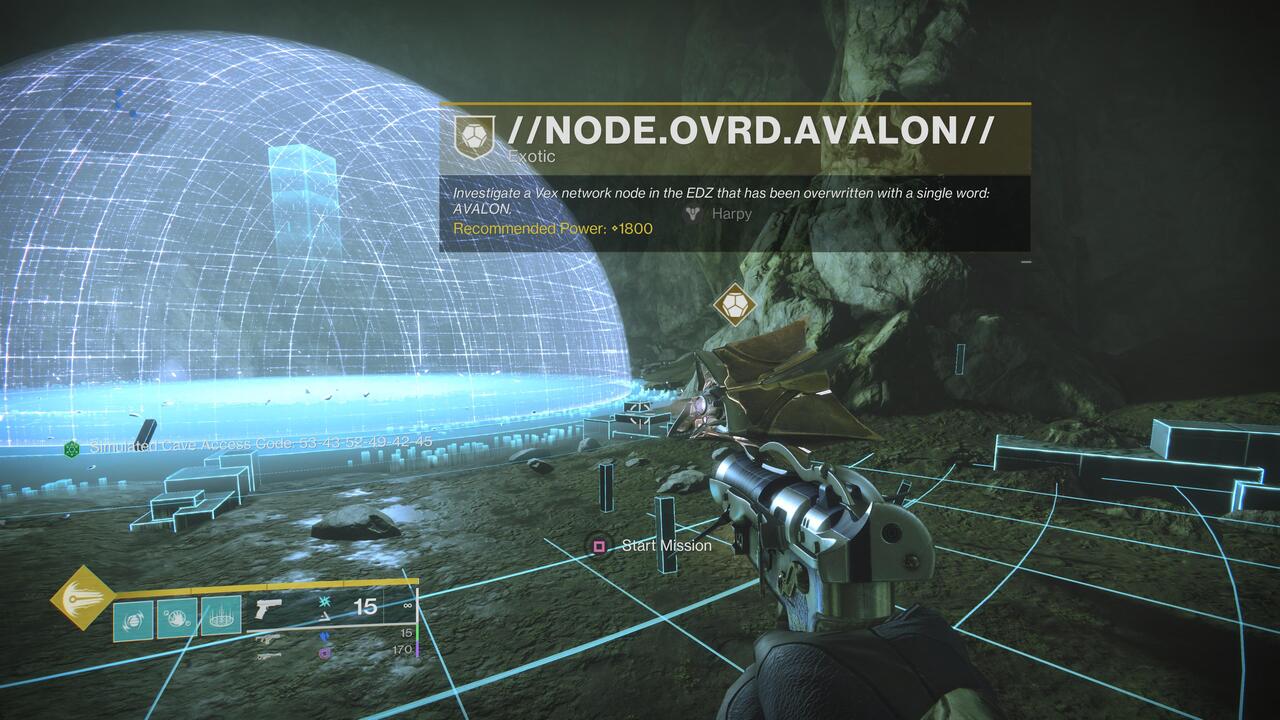
Task: Toggle the stasis element icon near the ammo count
Action: tap(323, 602)
